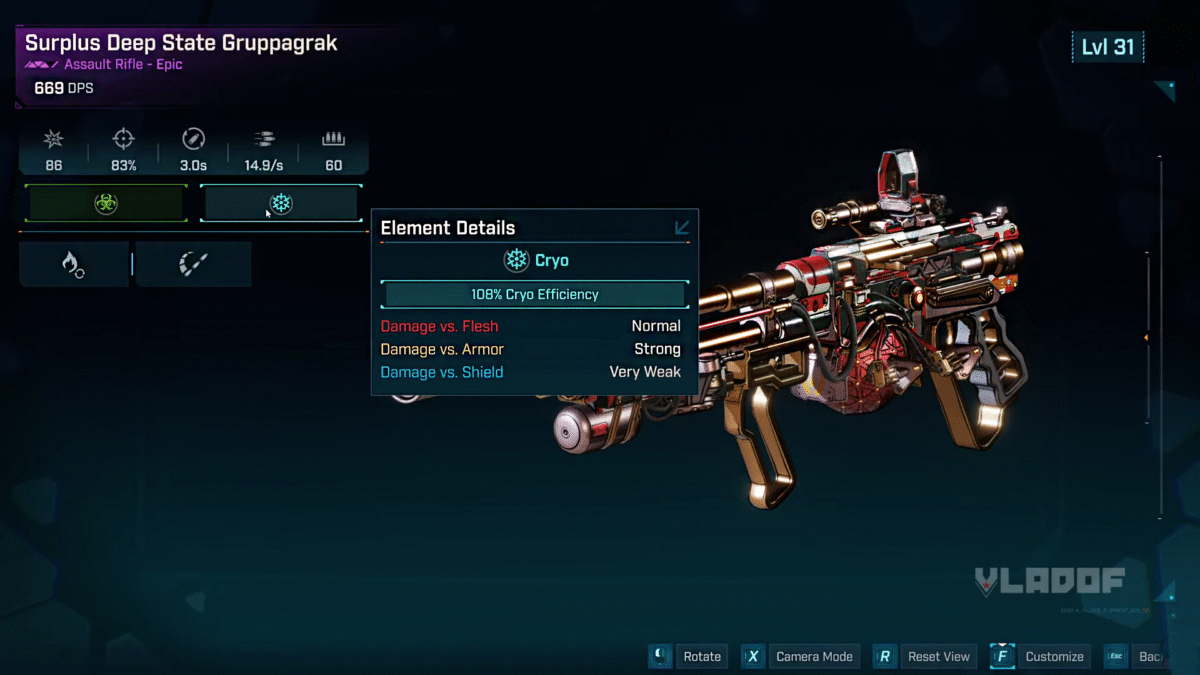
Task: Show the reload time stat icon
Action: (x=193, y=140)
